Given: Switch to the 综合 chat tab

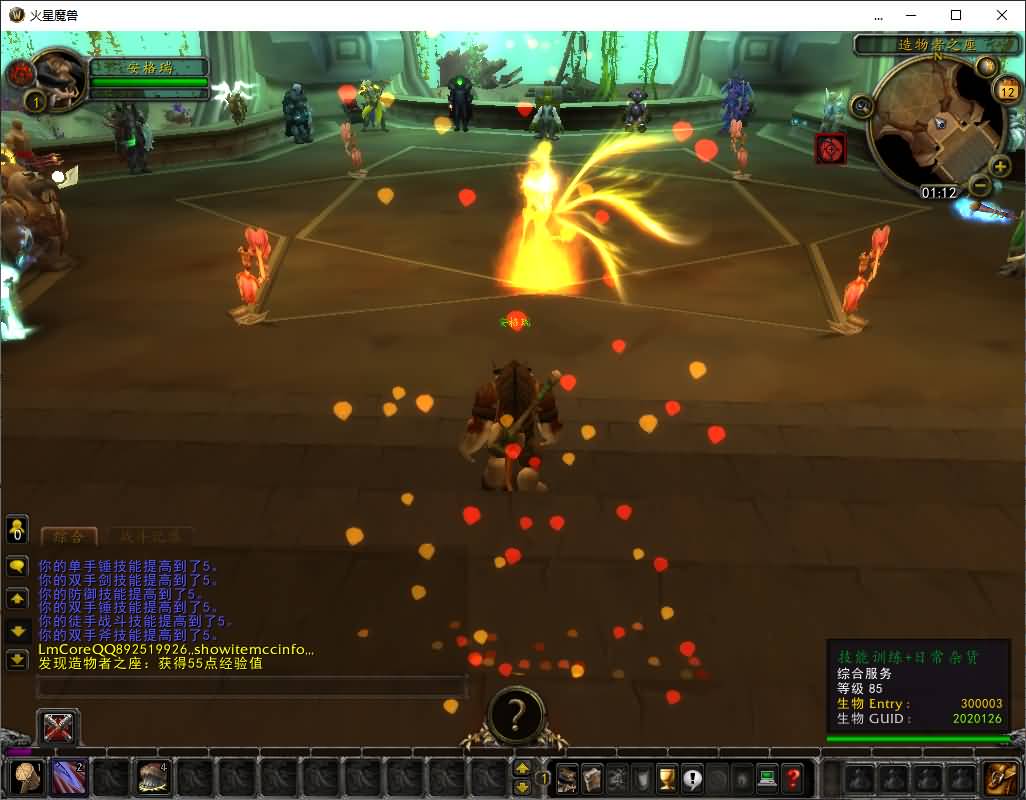Looking at the screenshot, I should click(69, 536).
